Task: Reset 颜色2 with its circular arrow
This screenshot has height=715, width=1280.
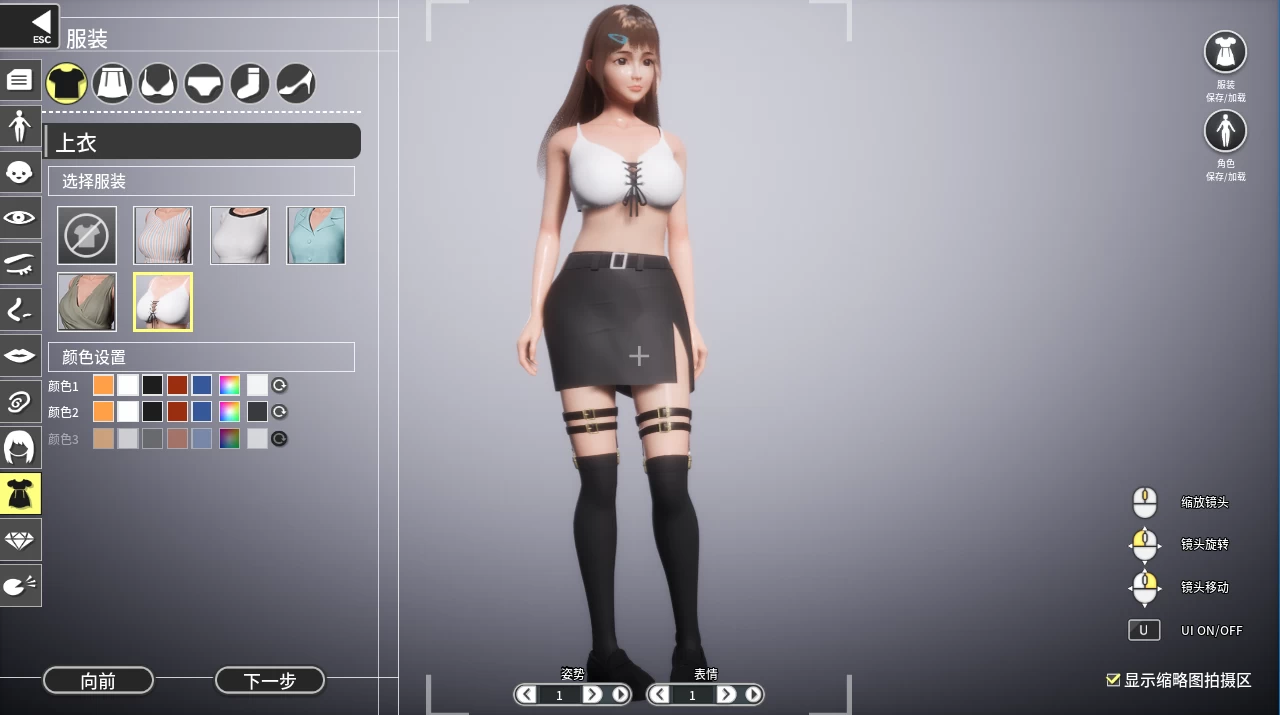Action: [280, 412]
